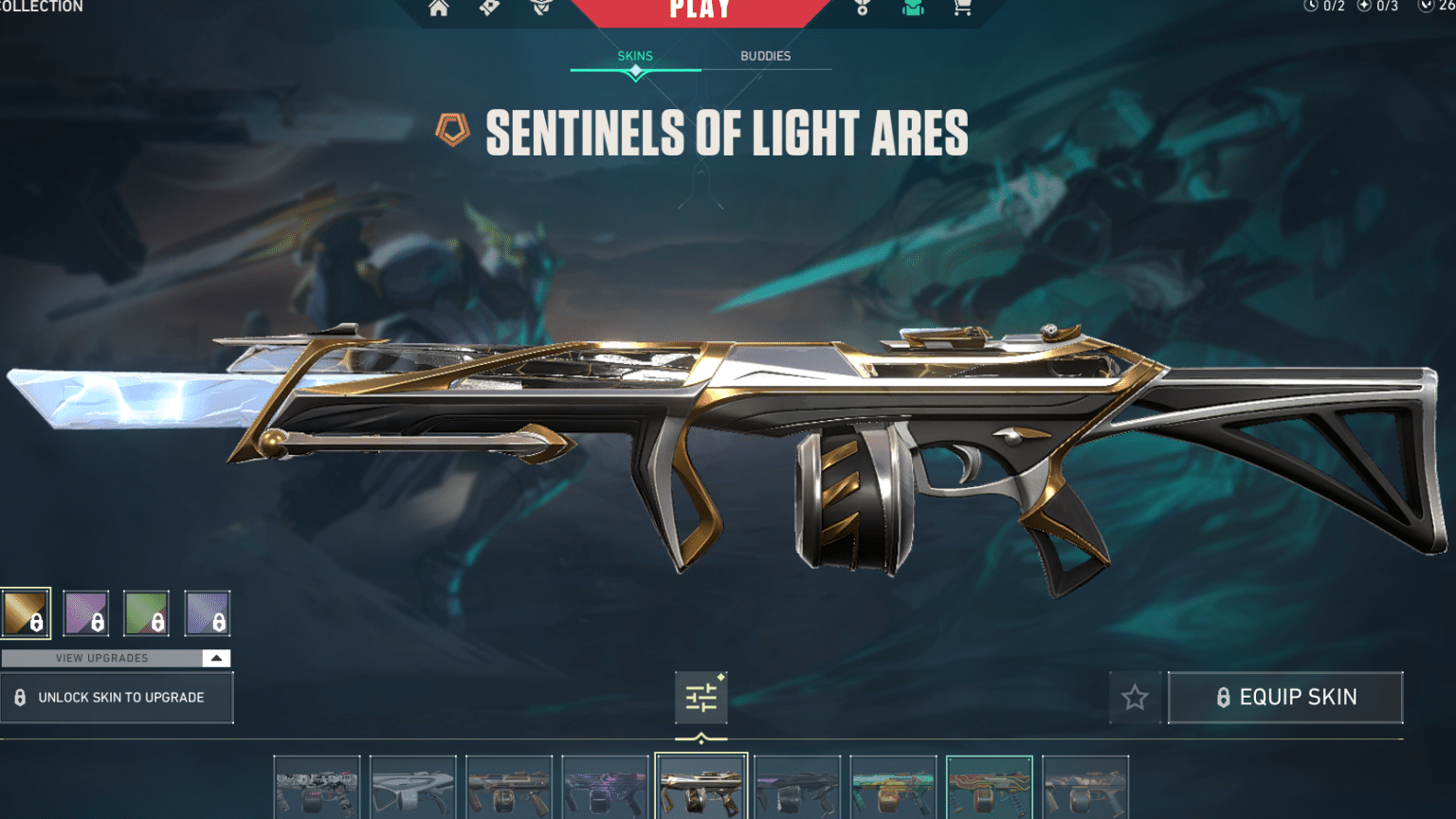Switch to the SKINS tab
The image size is (1456, 819).
(x=633, y=56)
